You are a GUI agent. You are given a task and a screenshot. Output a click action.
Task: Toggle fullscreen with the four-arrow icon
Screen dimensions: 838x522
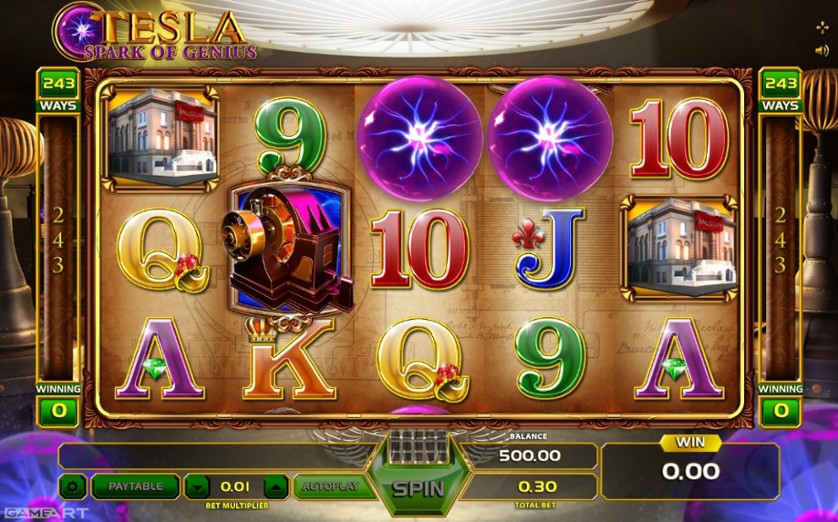coord(822,27)
